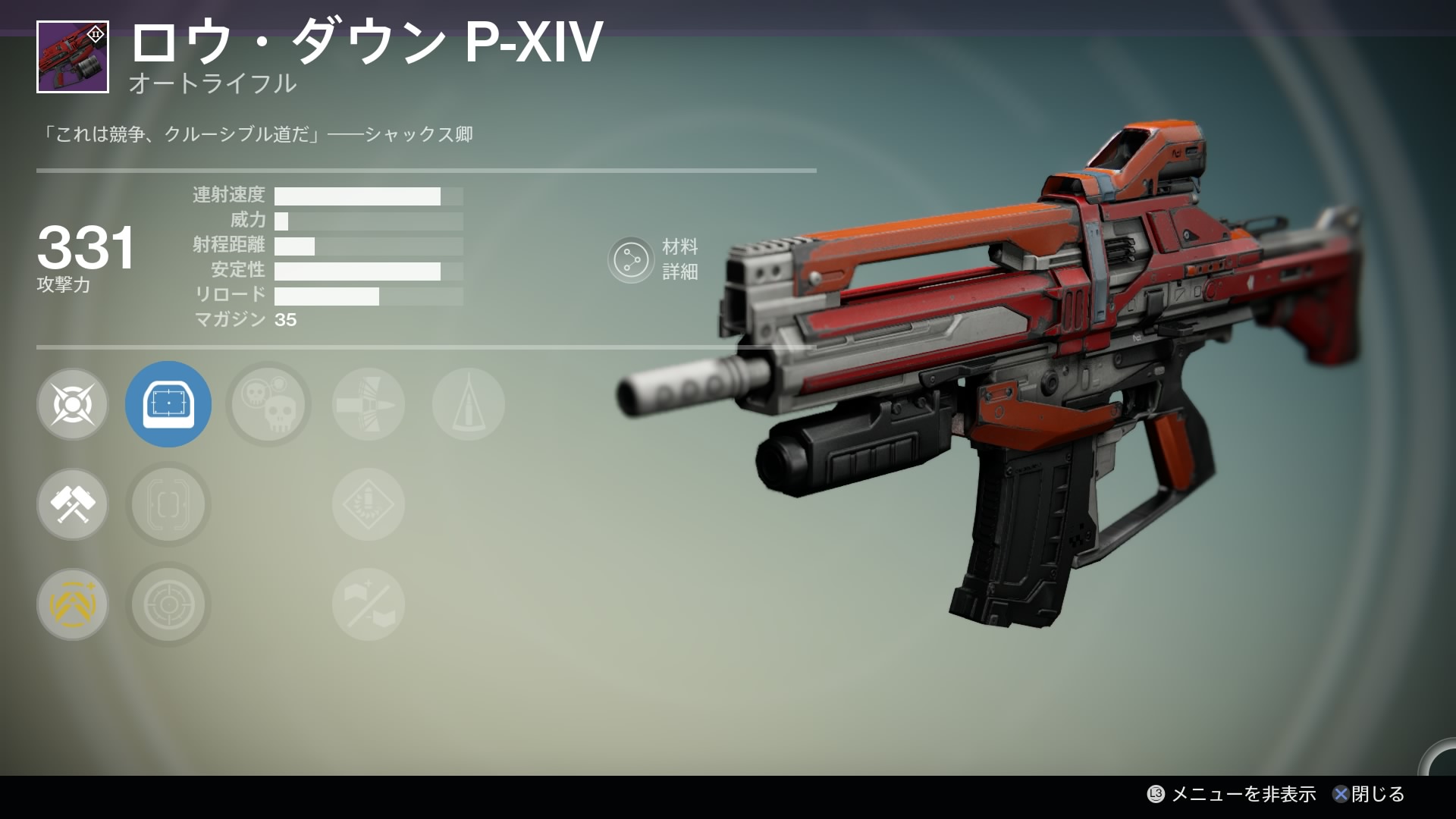Pick the bullet-through-barrier perk icon
The image size is (1456, 819).
point(369,404)
